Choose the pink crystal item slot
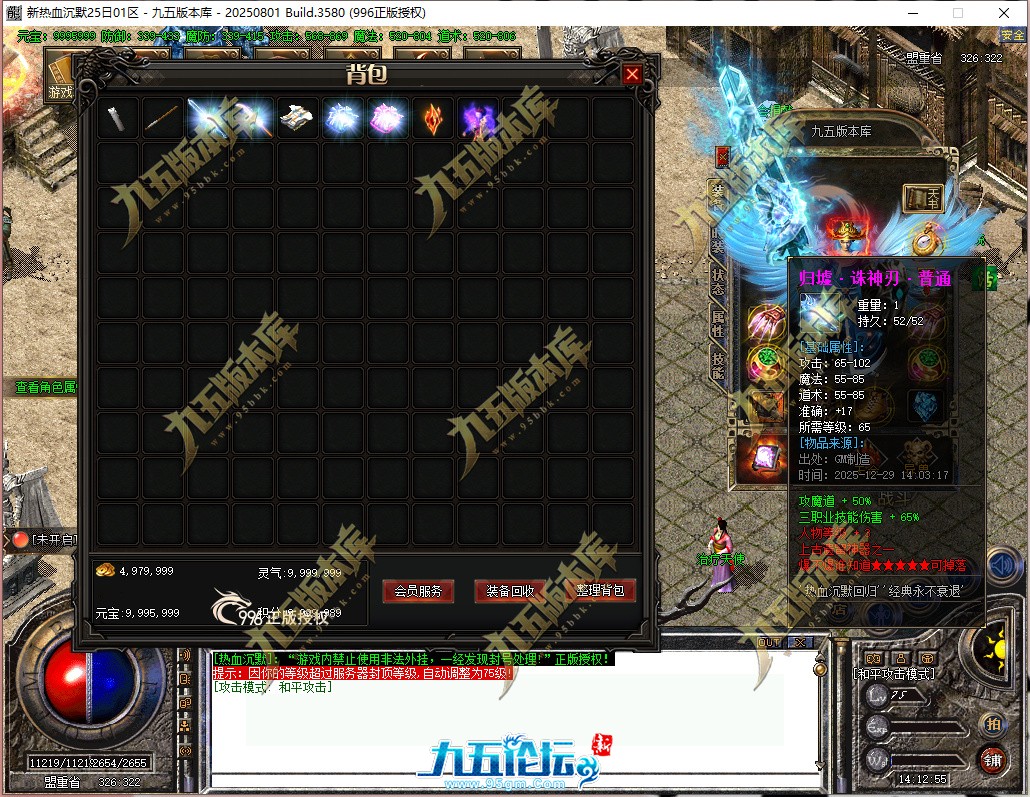 (x=387, y=118)
